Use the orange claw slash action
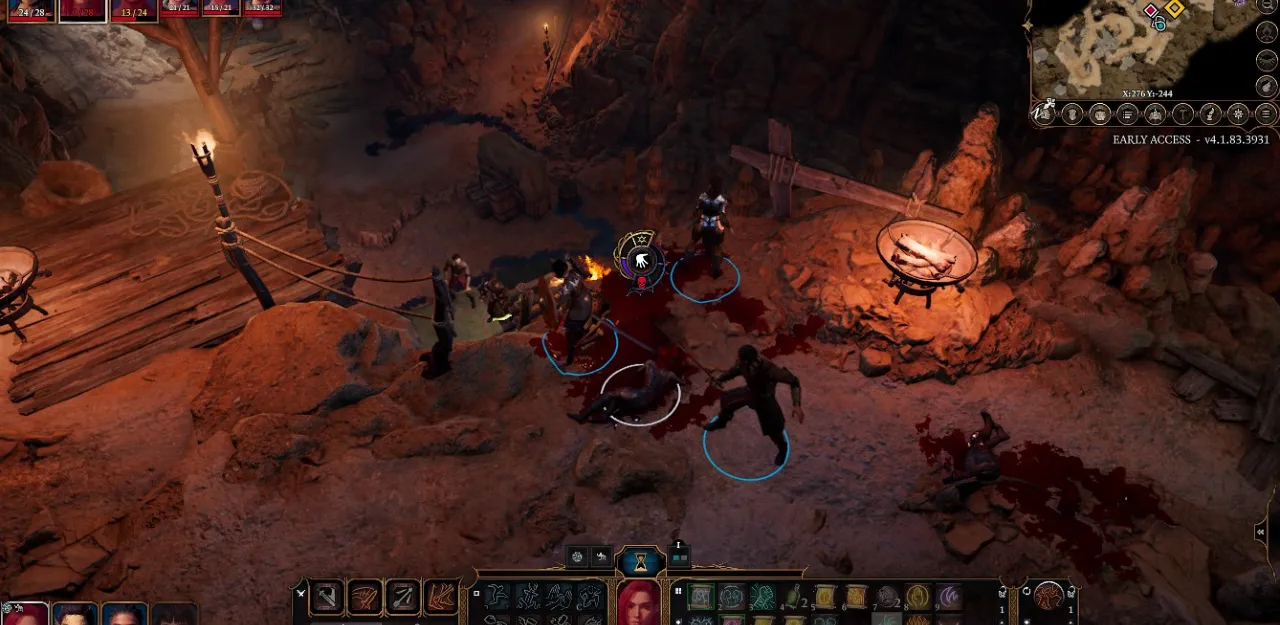Screen dimensions: 1280x625 click(441, 597)
